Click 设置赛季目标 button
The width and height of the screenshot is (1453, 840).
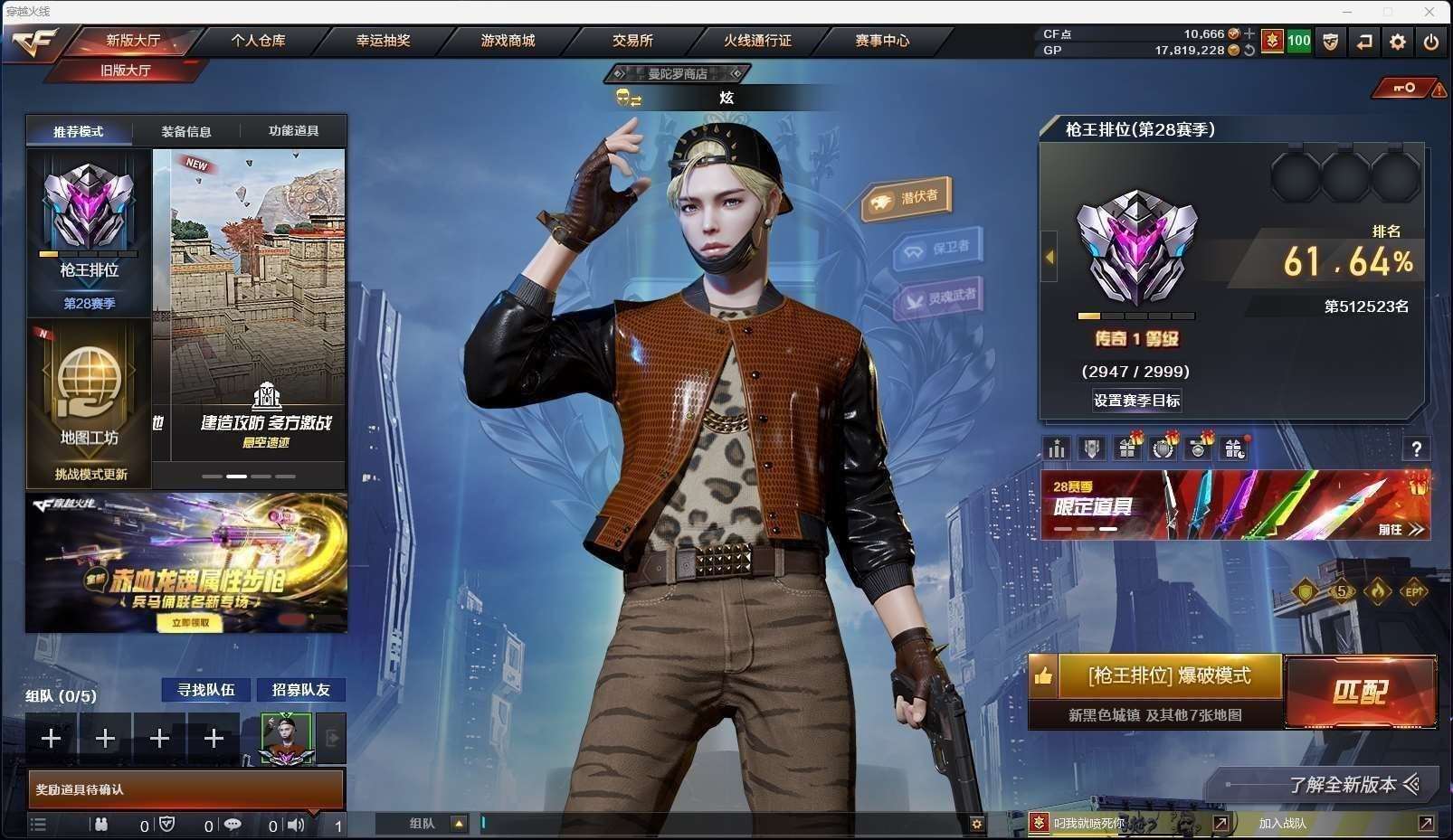1136,401
